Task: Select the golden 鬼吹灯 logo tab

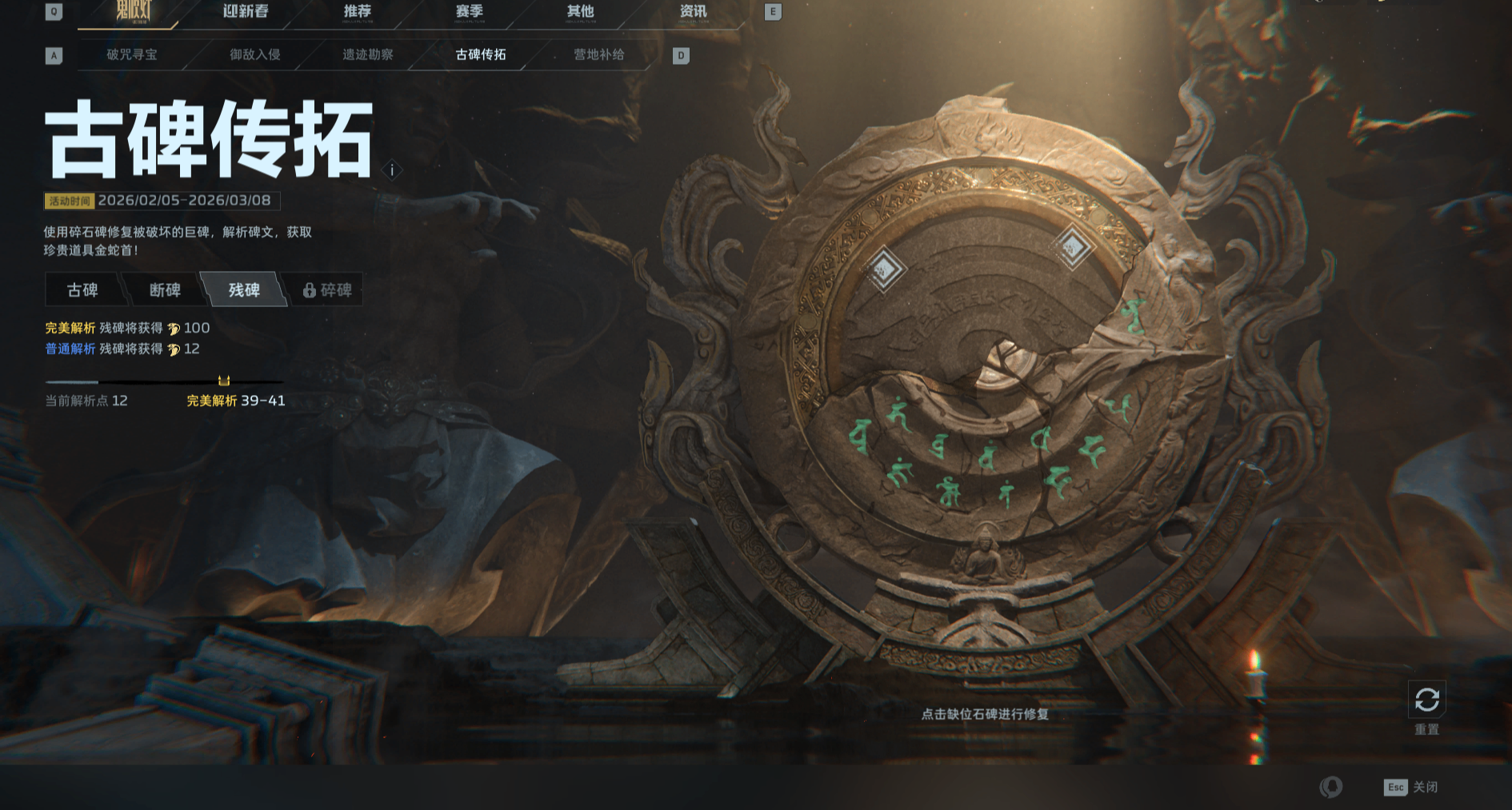Action: (x=133, y=11)
